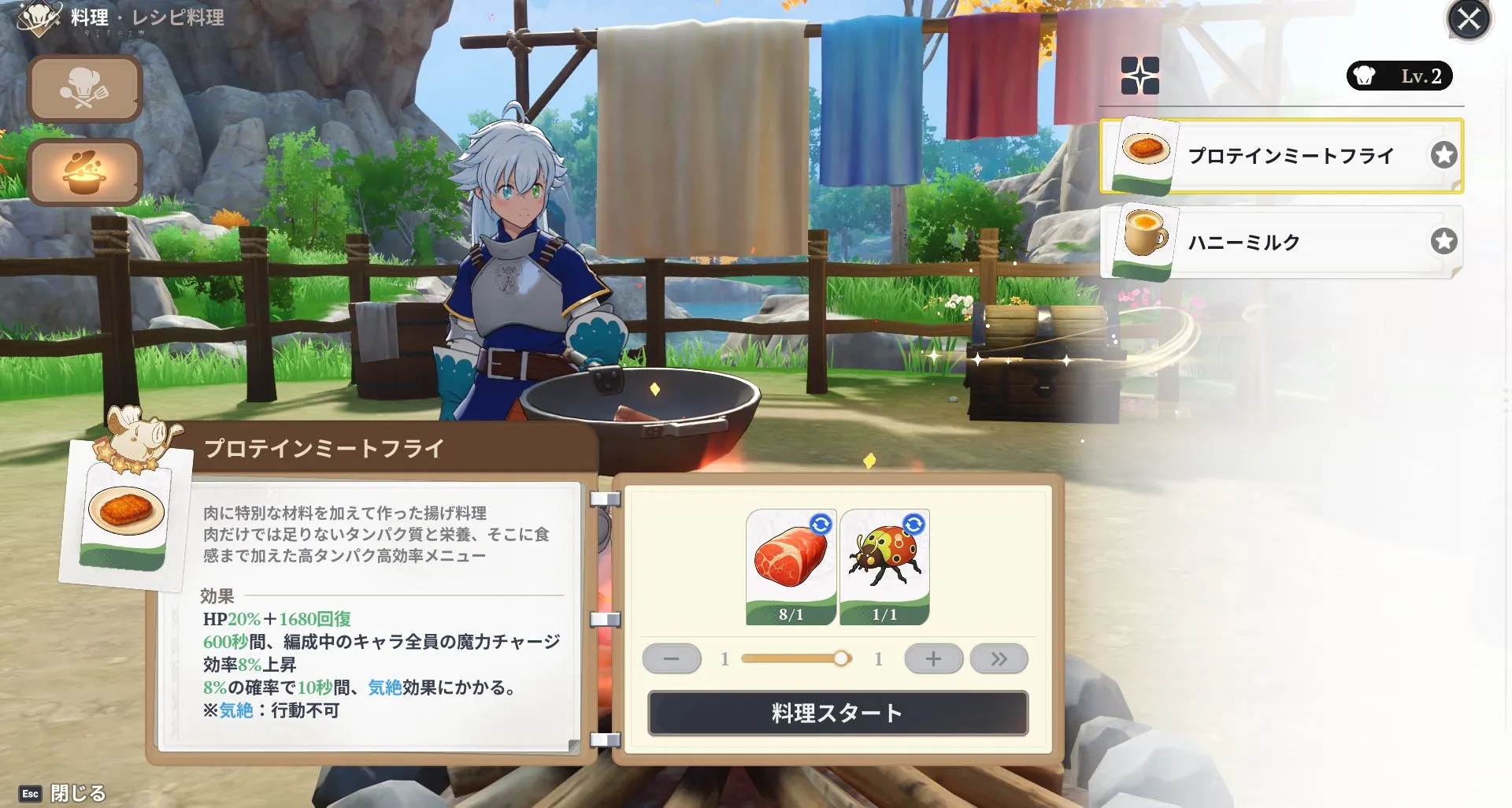Select the recipe list chef hat icon

(84, 88)
